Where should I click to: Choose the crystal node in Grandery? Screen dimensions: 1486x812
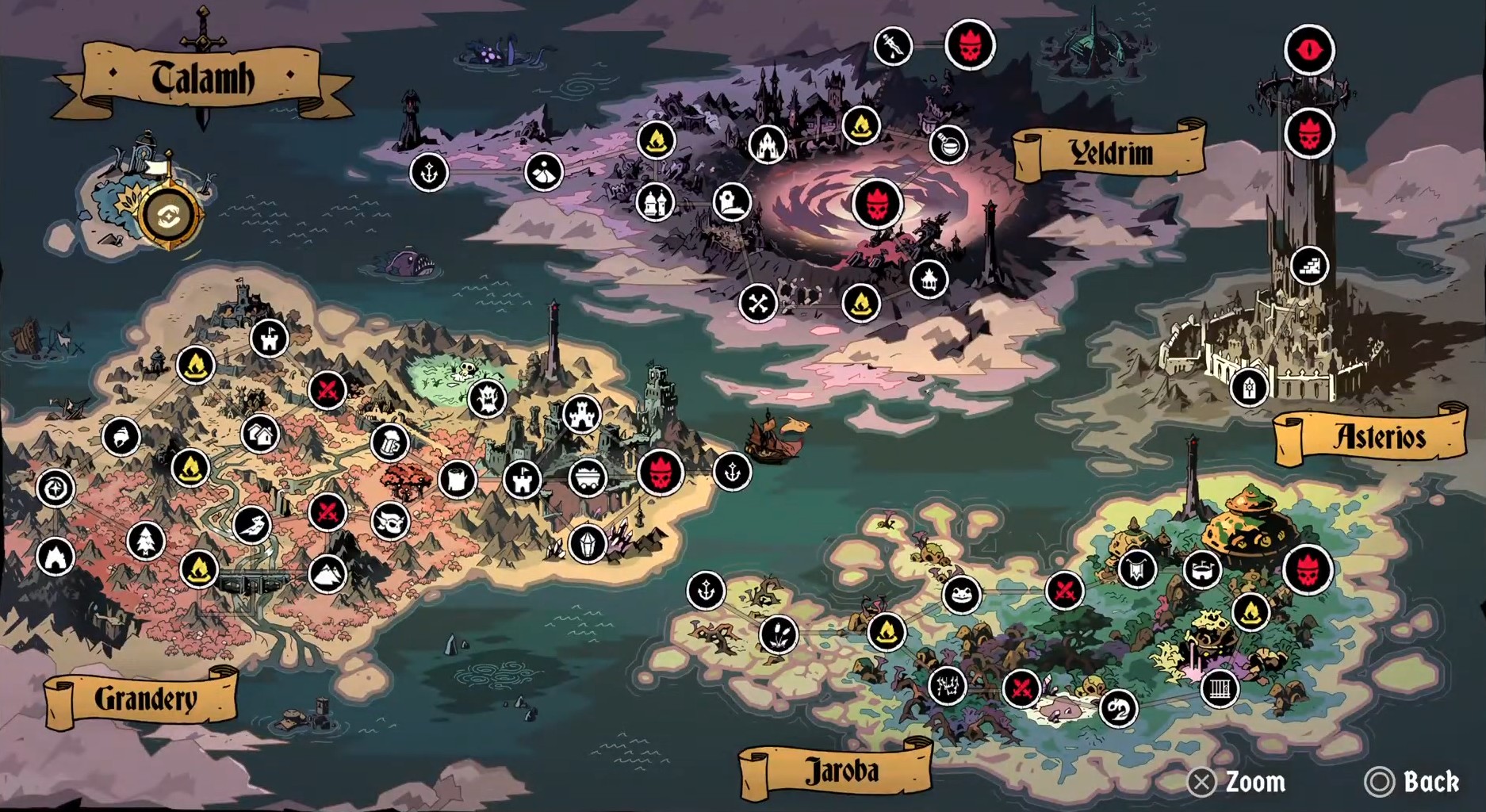pyautogui.click(x=588, y=544)
